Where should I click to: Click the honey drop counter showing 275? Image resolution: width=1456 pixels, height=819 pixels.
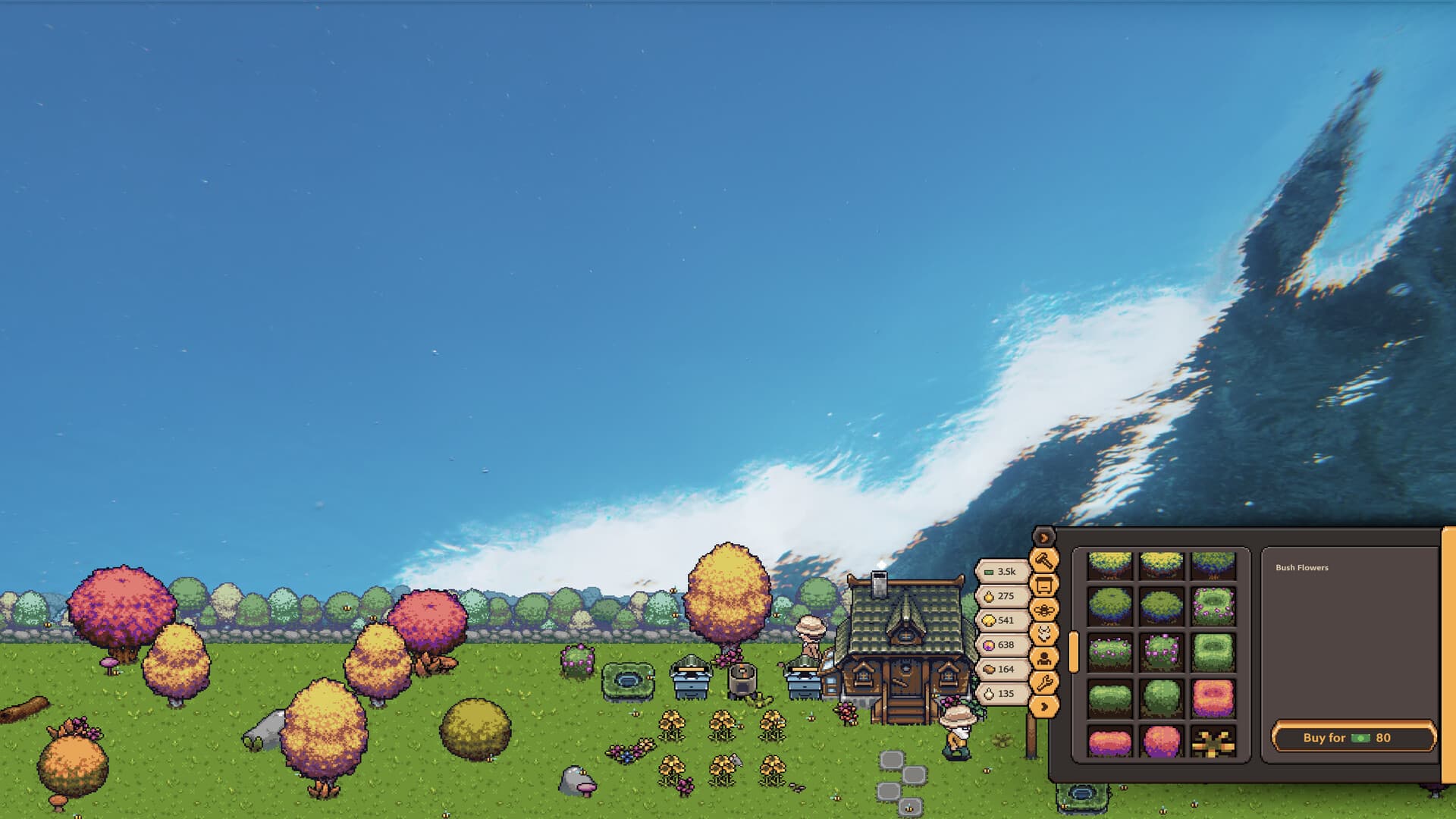pos(1003,596)
